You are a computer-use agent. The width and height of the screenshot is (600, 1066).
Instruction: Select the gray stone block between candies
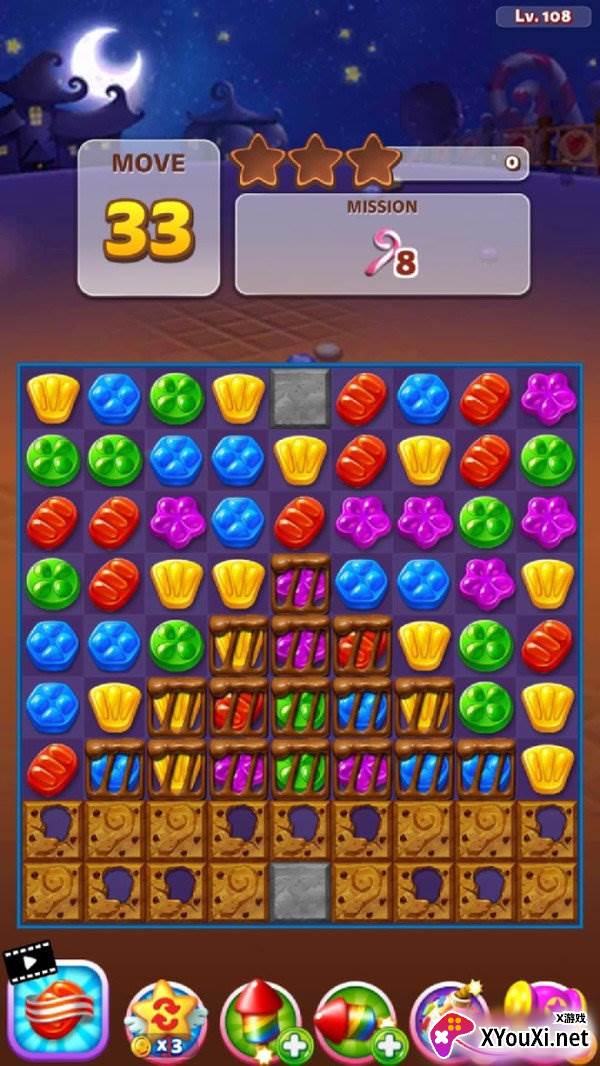301,397
